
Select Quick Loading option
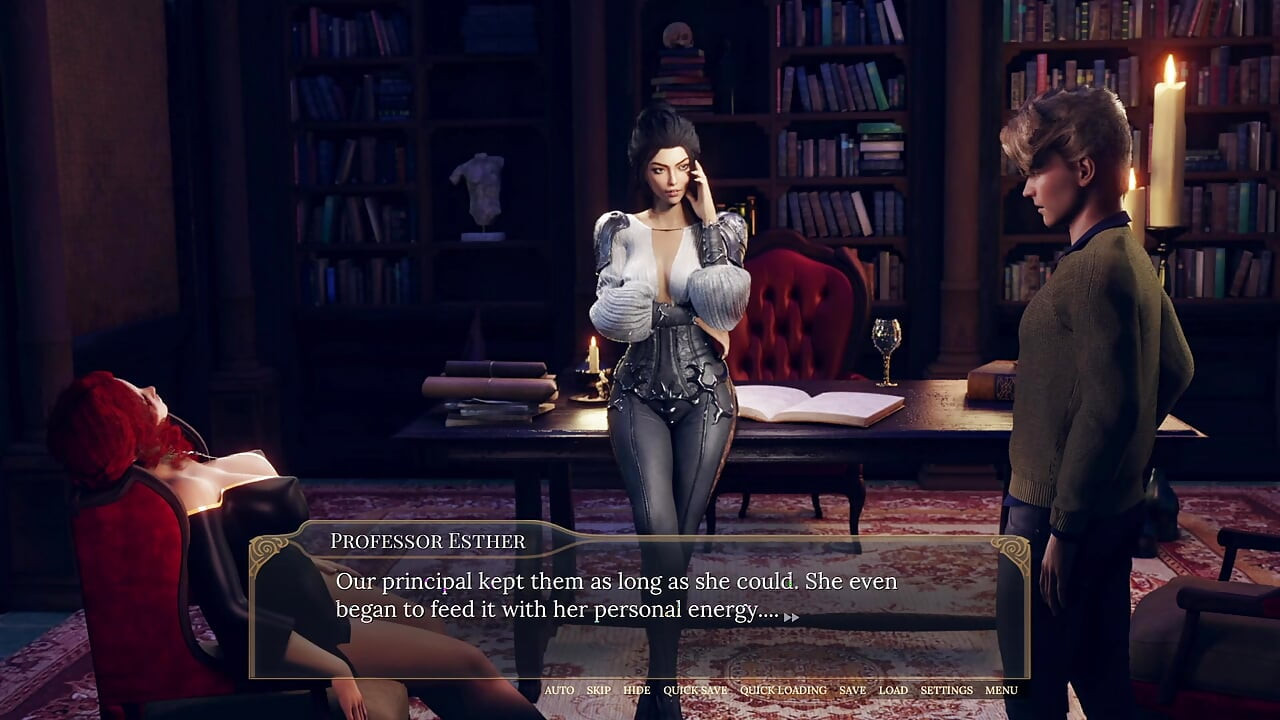(783, 690)
